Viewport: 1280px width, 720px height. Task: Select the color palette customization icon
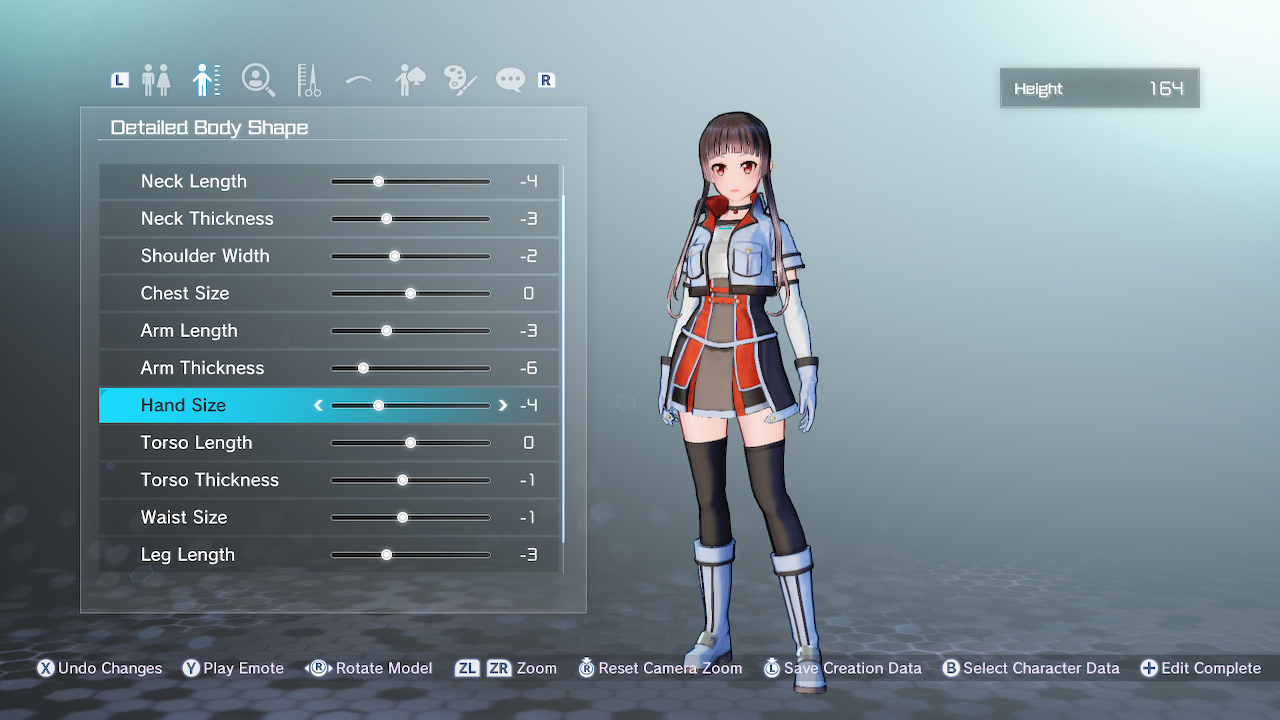[x=459, y=79]
